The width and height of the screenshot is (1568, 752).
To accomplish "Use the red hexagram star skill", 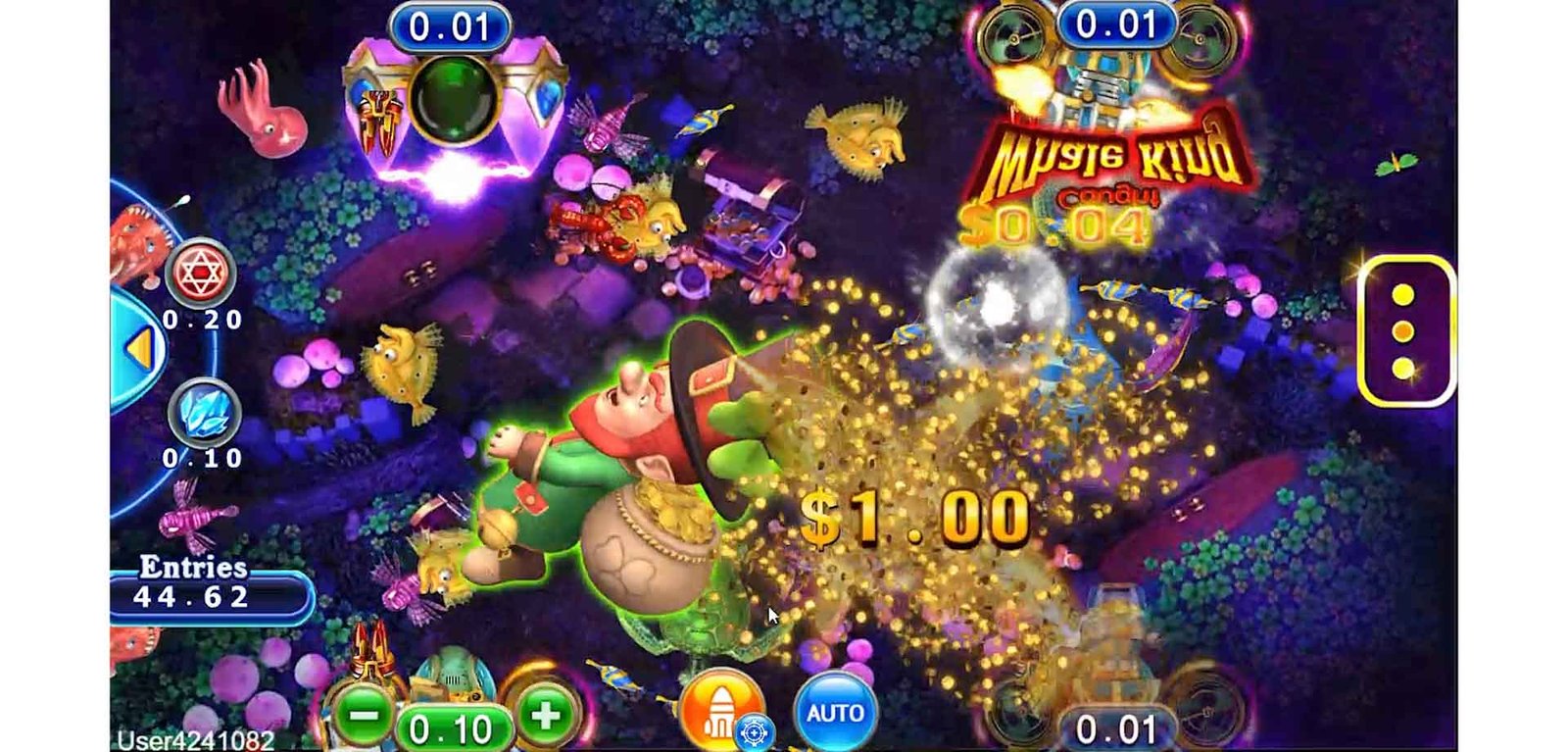I will [x=200, y=272].
